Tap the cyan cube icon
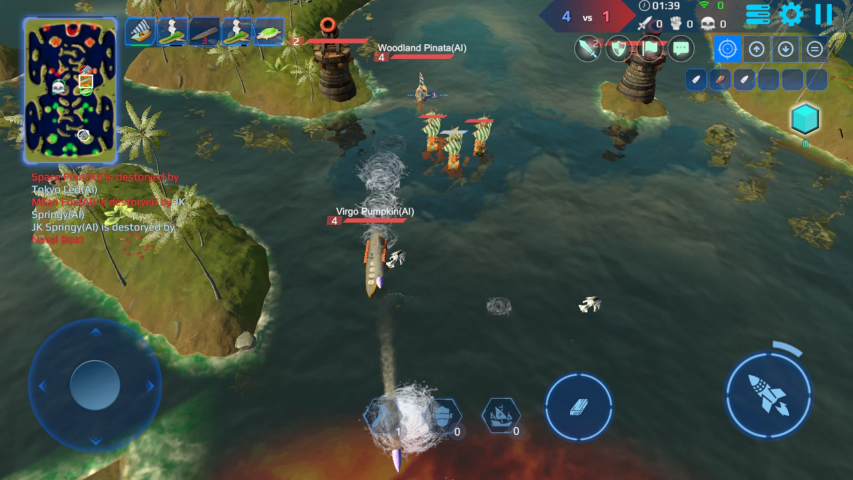853x480 pixels. (805, 120)
